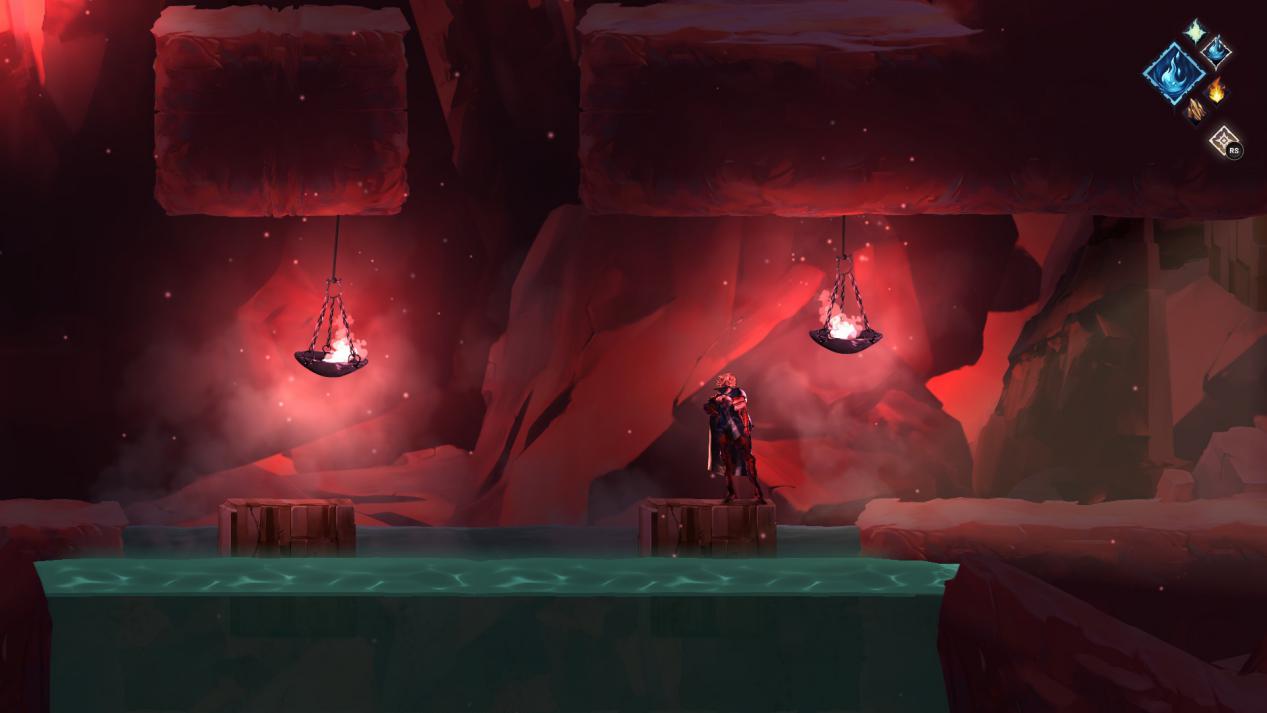Viewport: 1267px width, 713px height.
Task: Select the large blue water flame ability
Action: [x=1173, y=72]
